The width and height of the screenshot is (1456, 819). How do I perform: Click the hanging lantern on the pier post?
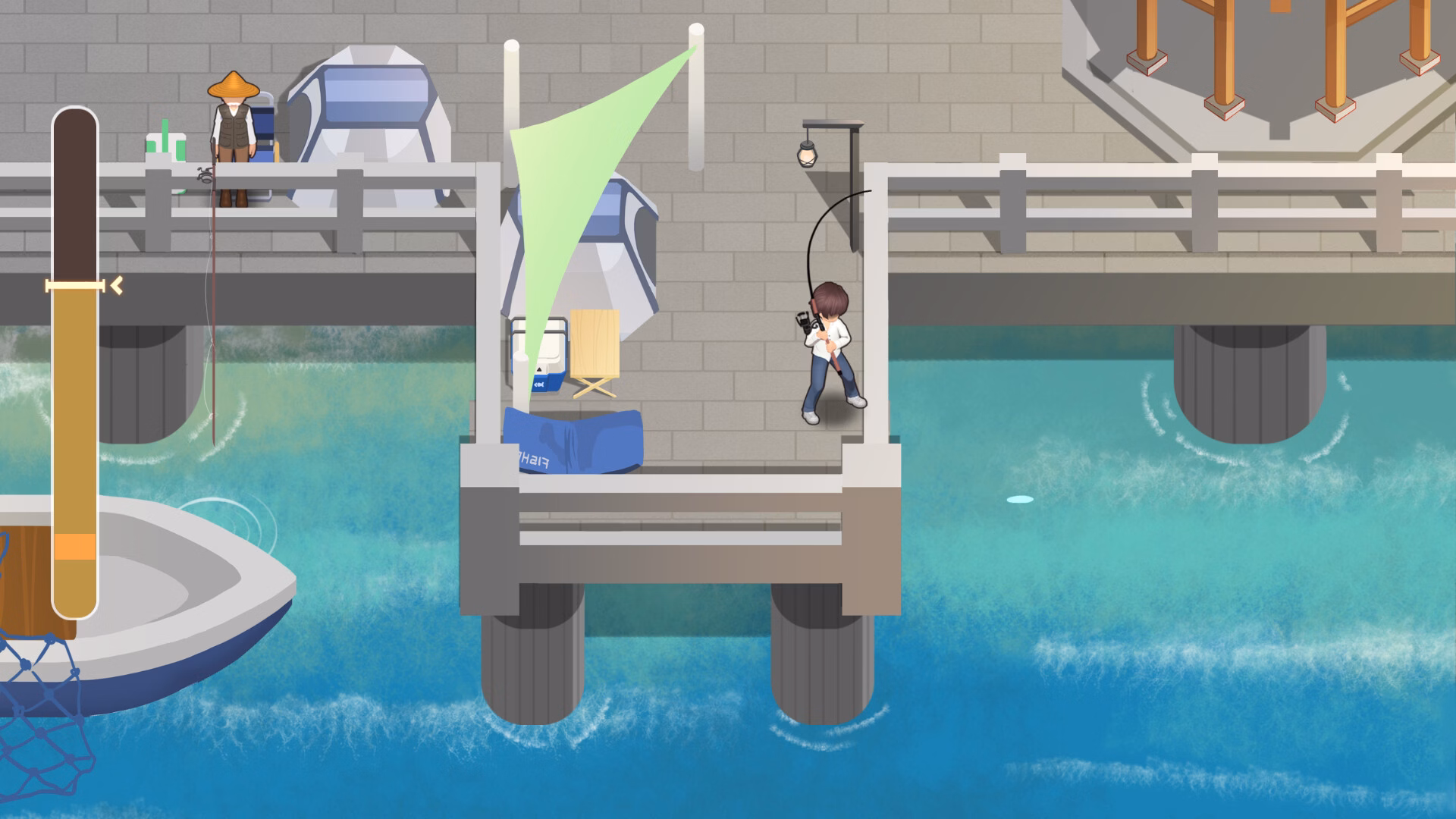coord(806,152)
